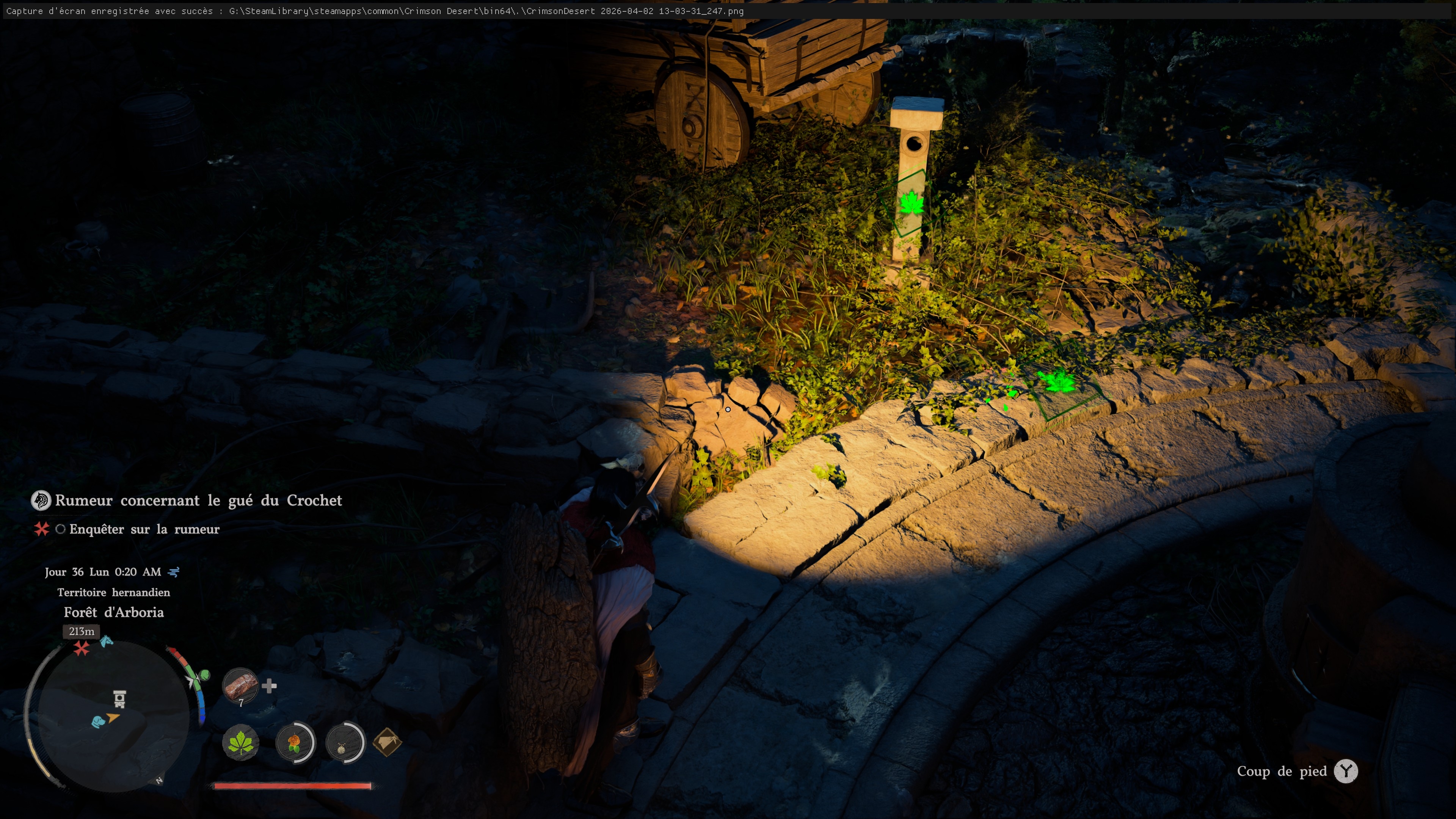Select the blue horse marker on minimap
The image size is (1456, 819).
click(106, 641)
